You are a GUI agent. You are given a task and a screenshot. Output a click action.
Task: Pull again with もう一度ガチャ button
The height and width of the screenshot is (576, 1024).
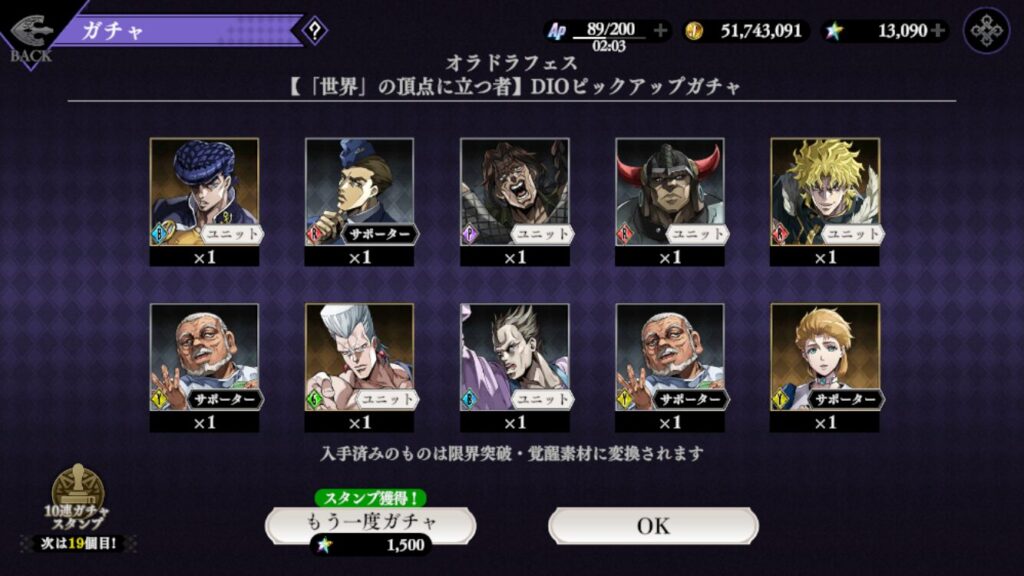tap(370, 523)
